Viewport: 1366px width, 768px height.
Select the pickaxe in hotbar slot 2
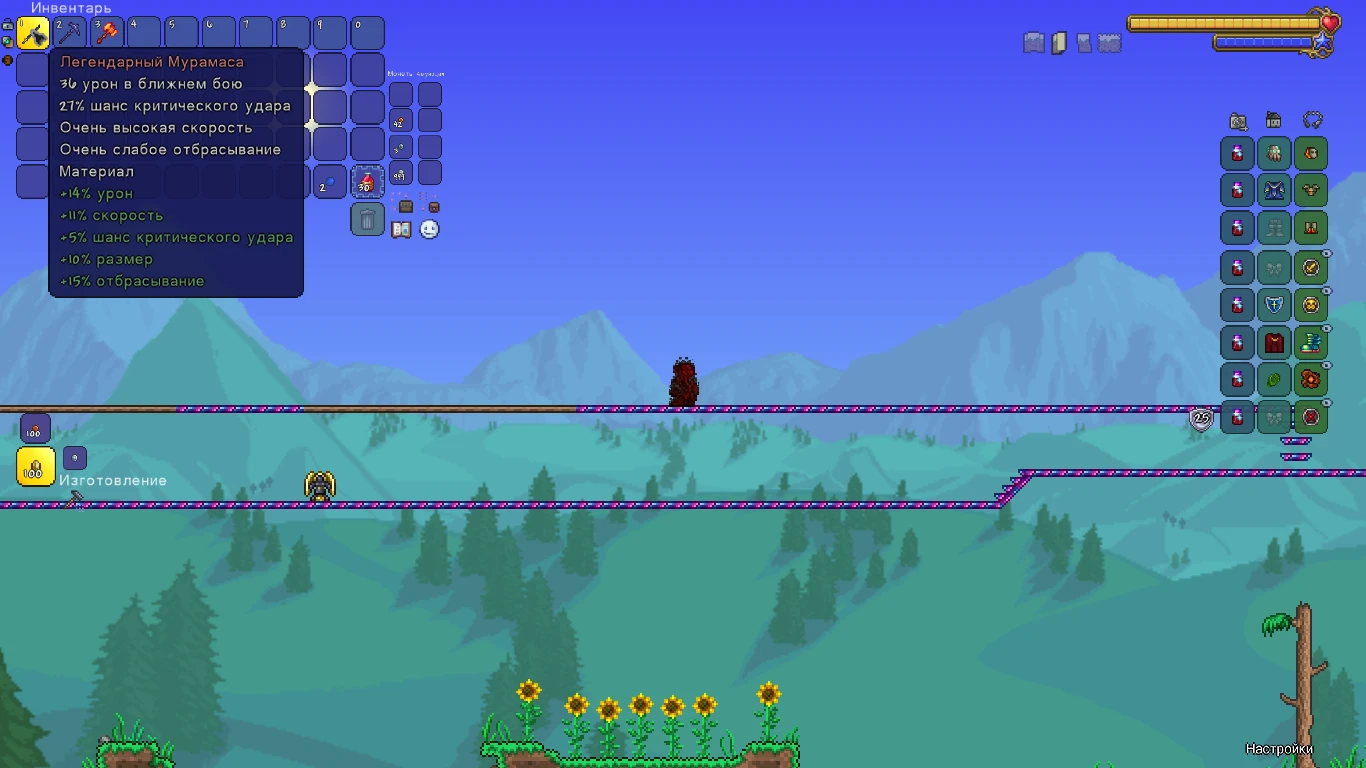pyautogui.click(x=70, y=32)
